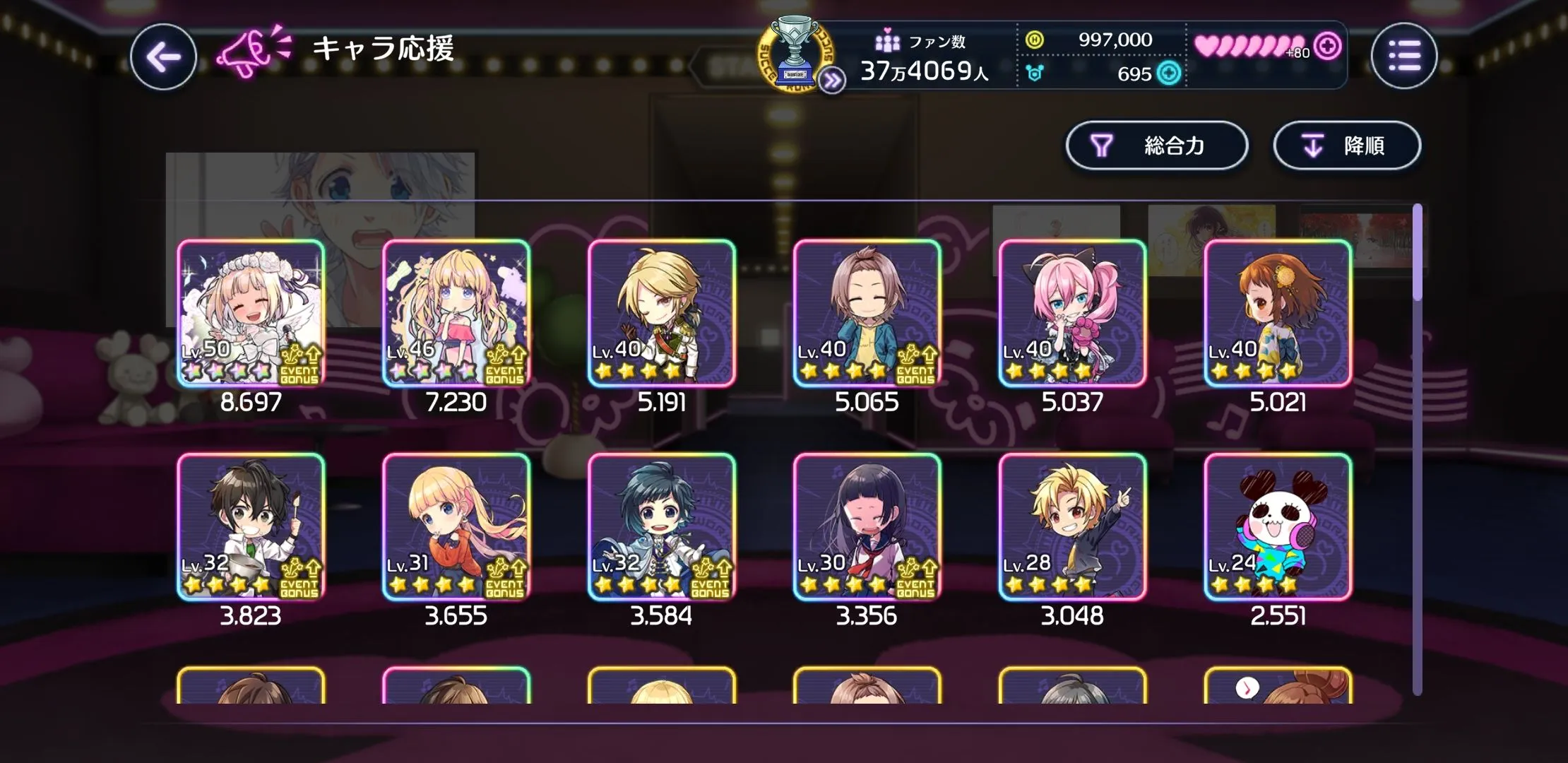Pick the brown-haired boy card rated 5.065
Image resolution: width=1568 pixels, height=763 pixels.
tap(867, 313)
